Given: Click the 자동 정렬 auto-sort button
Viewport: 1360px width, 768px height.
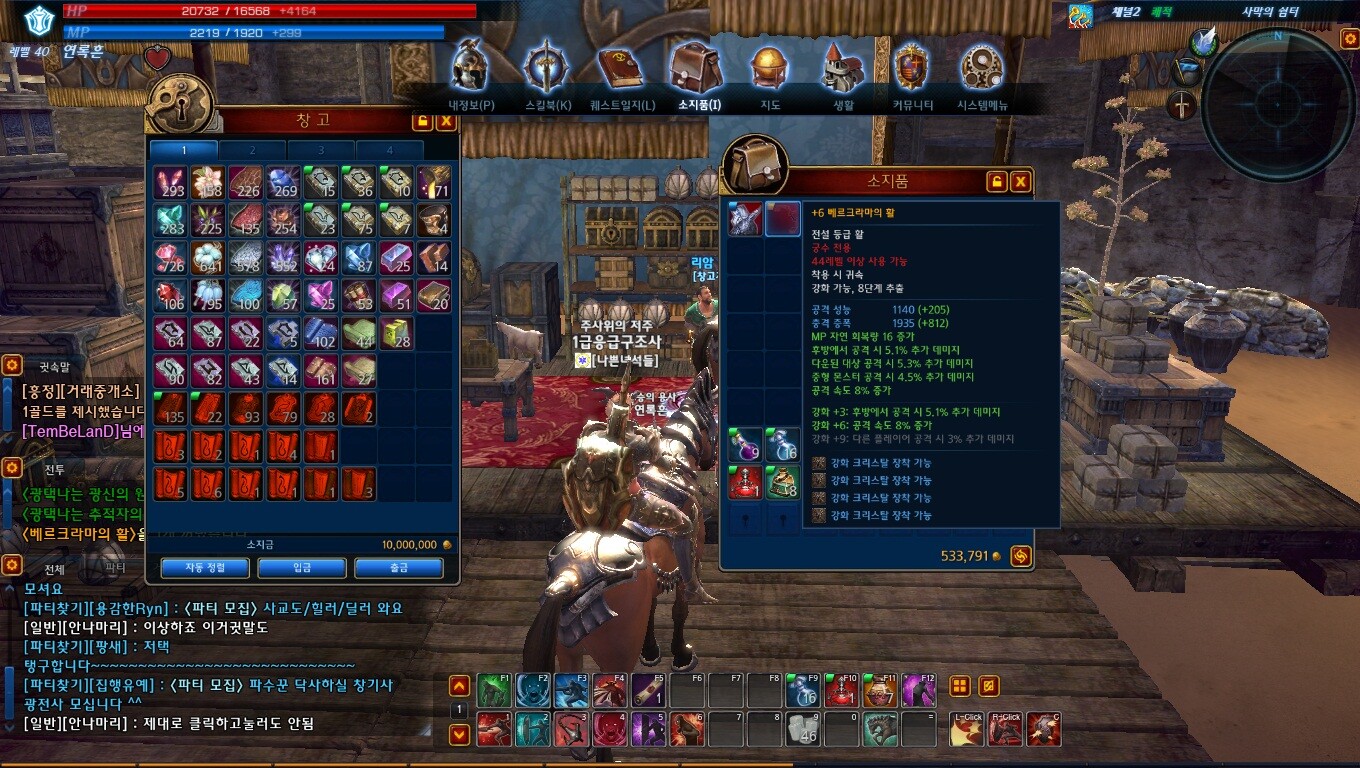Looking at the screenshot, I should click(x=205, y=567).
